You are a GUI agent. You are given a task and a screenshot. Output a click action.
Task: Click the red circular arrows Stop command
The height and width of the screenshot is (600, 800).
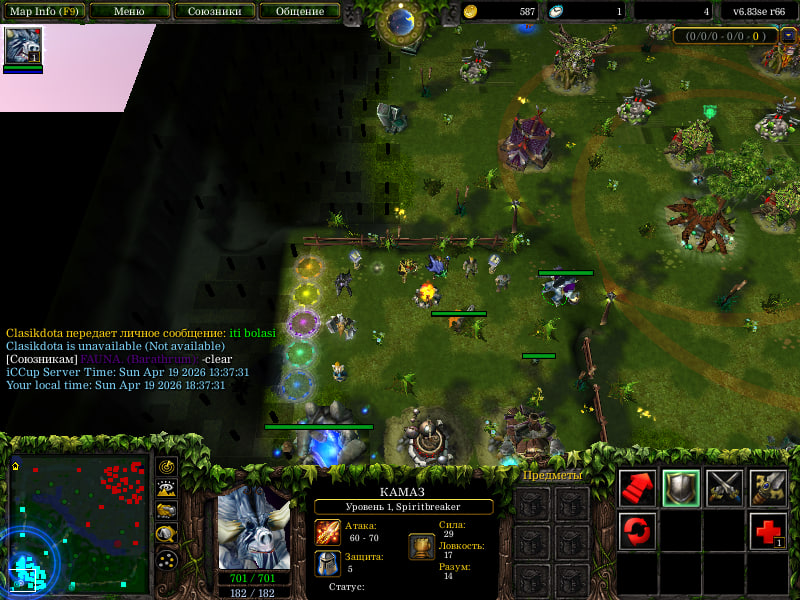pyautogui.click(x=637, y=530)
